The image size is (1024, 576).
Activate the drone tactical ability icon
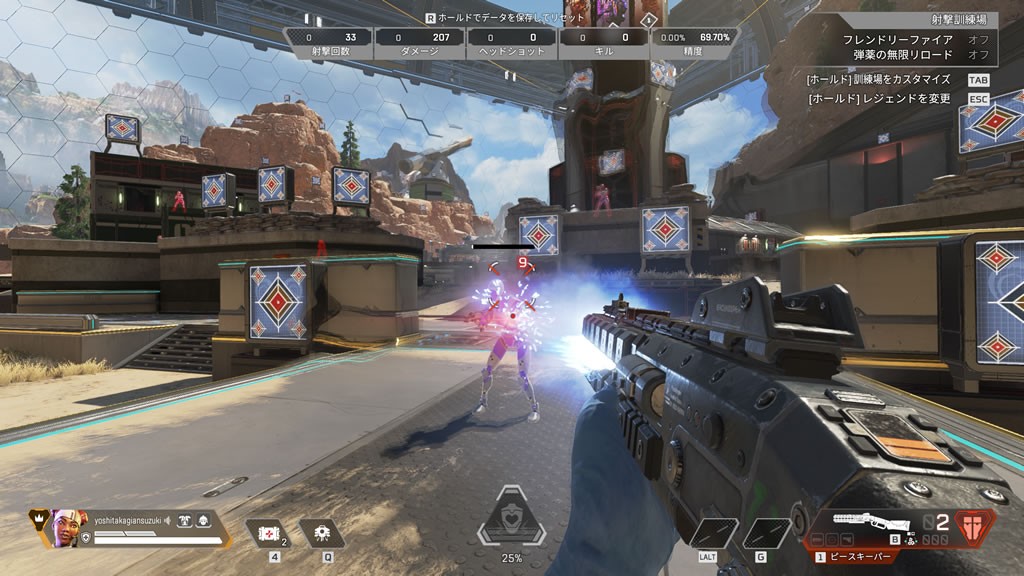(322, 534)
